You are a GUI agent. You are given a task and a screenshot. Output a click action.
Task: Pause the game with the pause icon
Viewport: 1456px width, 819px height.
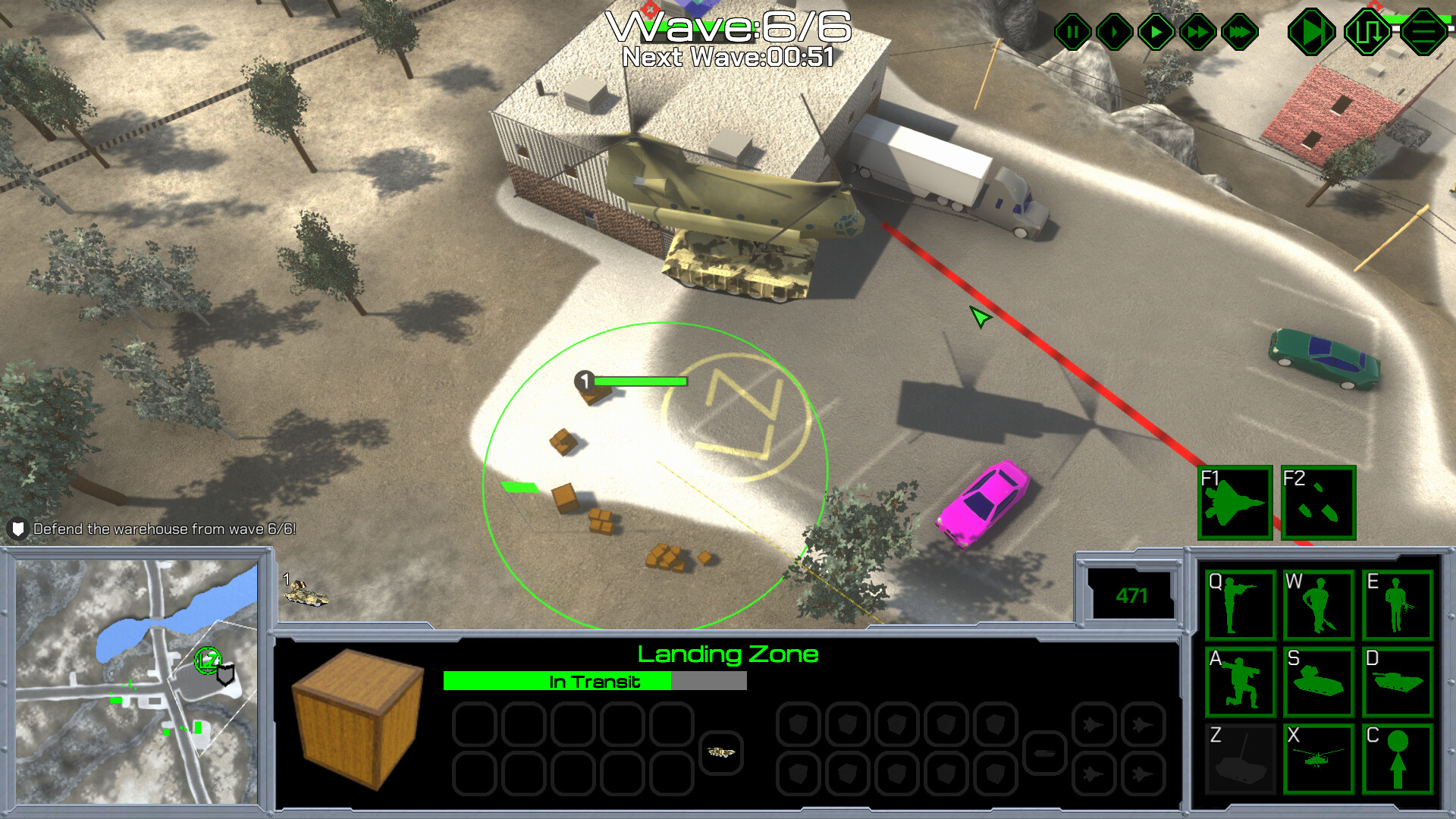1073,31
